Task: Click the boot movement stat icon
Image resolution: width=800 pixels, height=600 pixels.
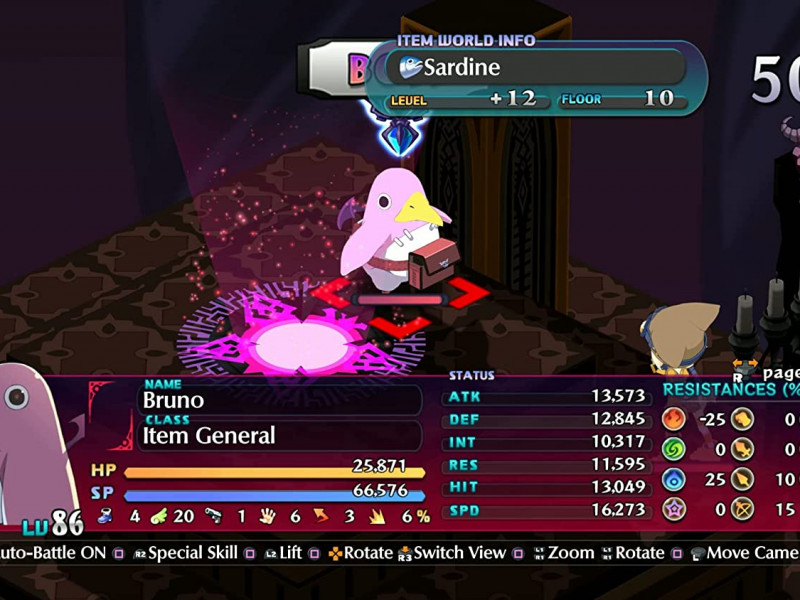Action: point(104,516)
